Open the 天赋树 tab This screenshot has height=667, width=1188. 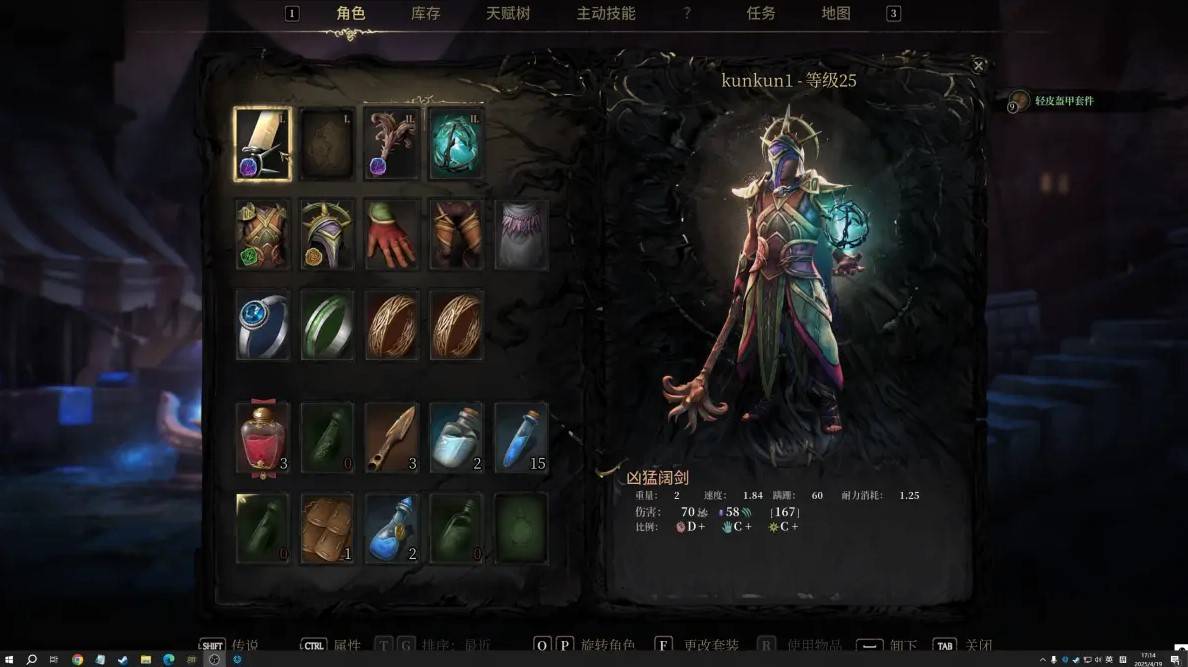[x=508, y=14]
